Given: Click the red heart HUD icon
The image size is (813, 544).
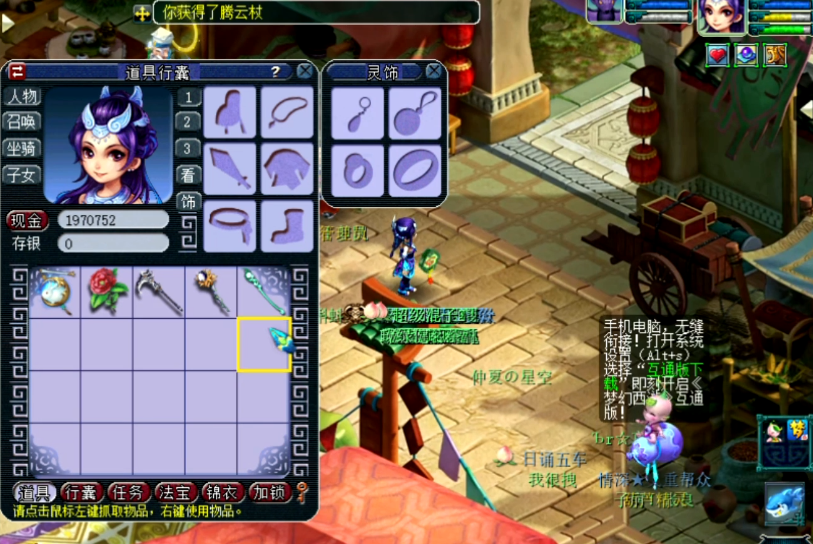Looking at the screenshot, I should (718, 55).
